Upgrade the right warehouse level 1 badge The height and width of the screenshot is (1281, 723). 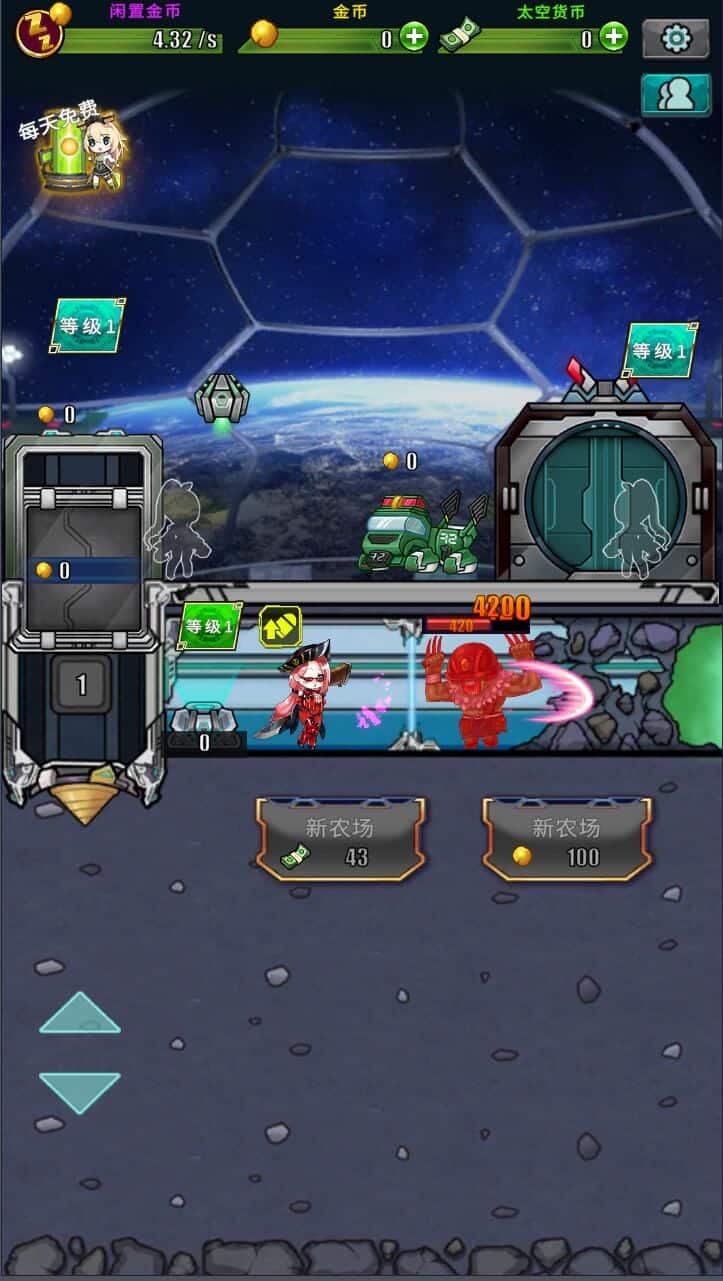point(660,350)
